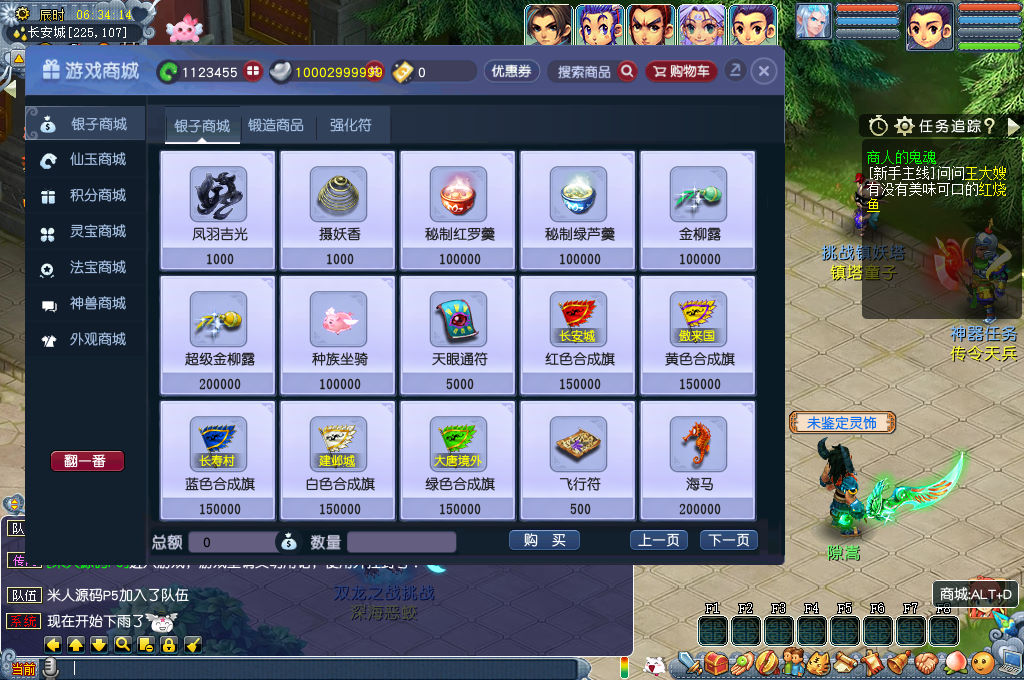Close the game shop window

coord(763,72)
